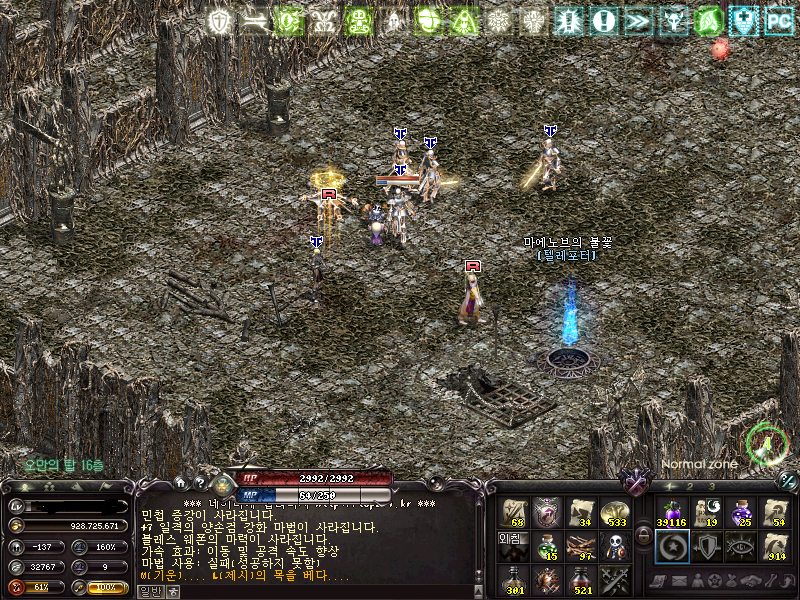
Task: Use the dark potion with count 301
Action: [515, 579]
